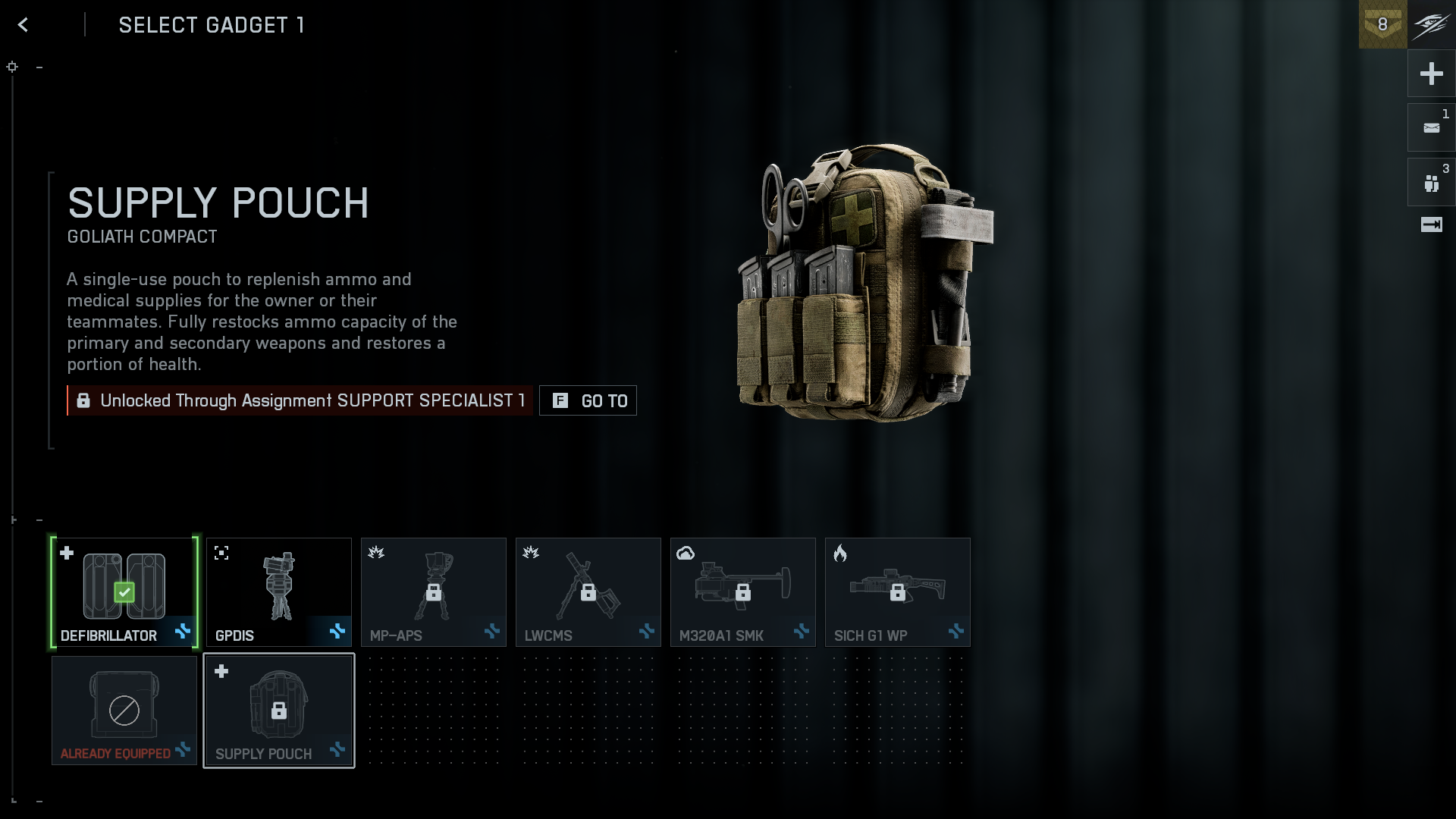Click the plus icon in sidebar

tap(1431, 74)
